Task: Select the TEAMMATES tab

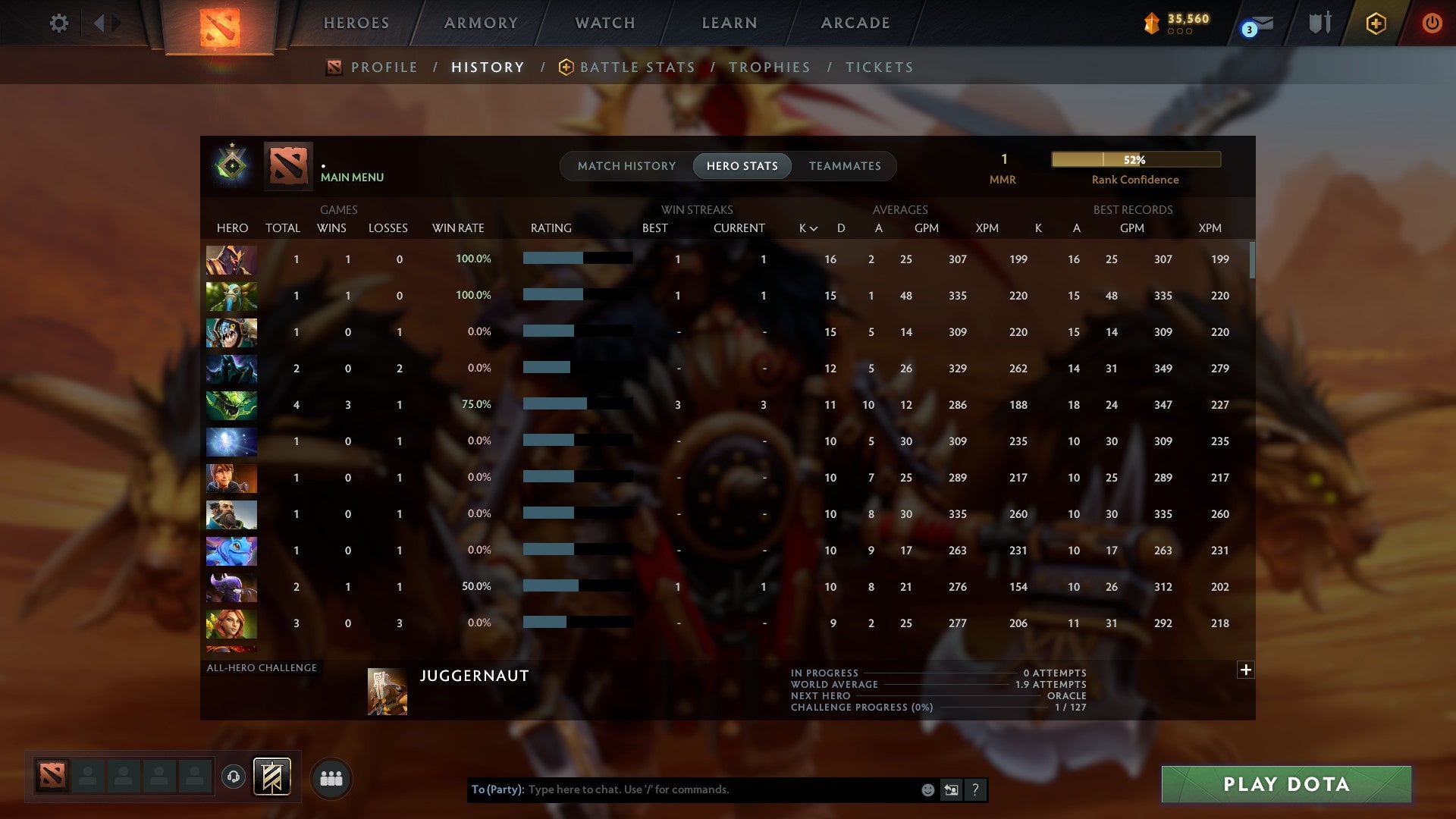Action: click(x=845, y=166)
